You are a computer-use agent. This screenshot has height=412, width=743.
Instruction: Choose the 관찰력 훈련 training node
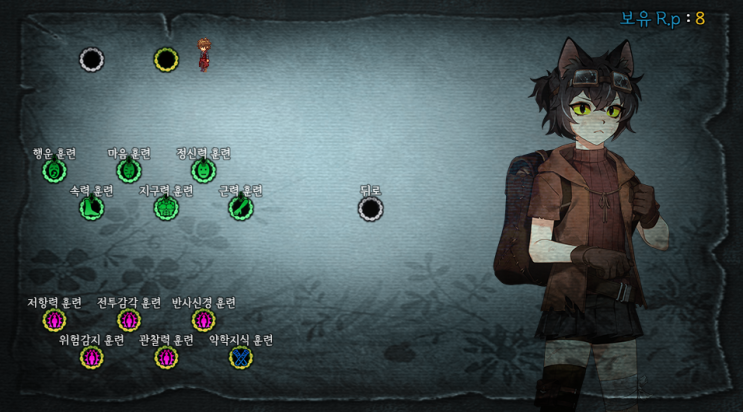coord(166,357)
